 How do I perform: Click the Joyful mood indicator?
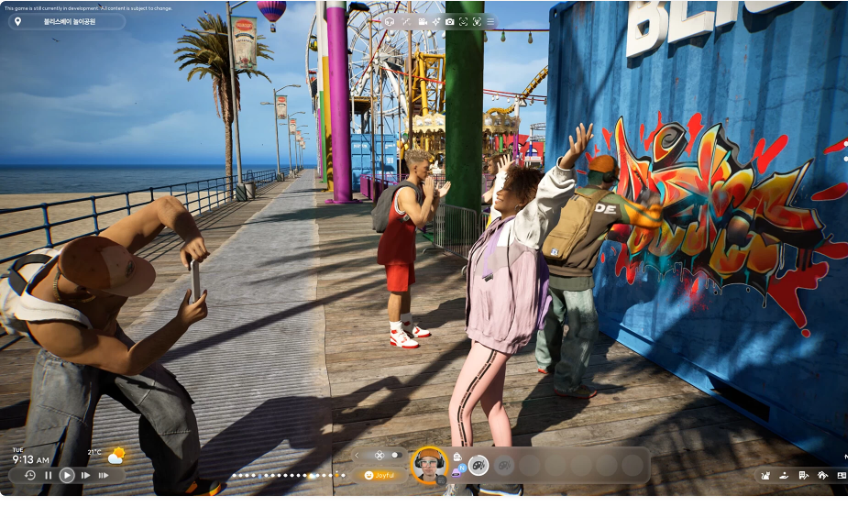[x=380, y=475]
